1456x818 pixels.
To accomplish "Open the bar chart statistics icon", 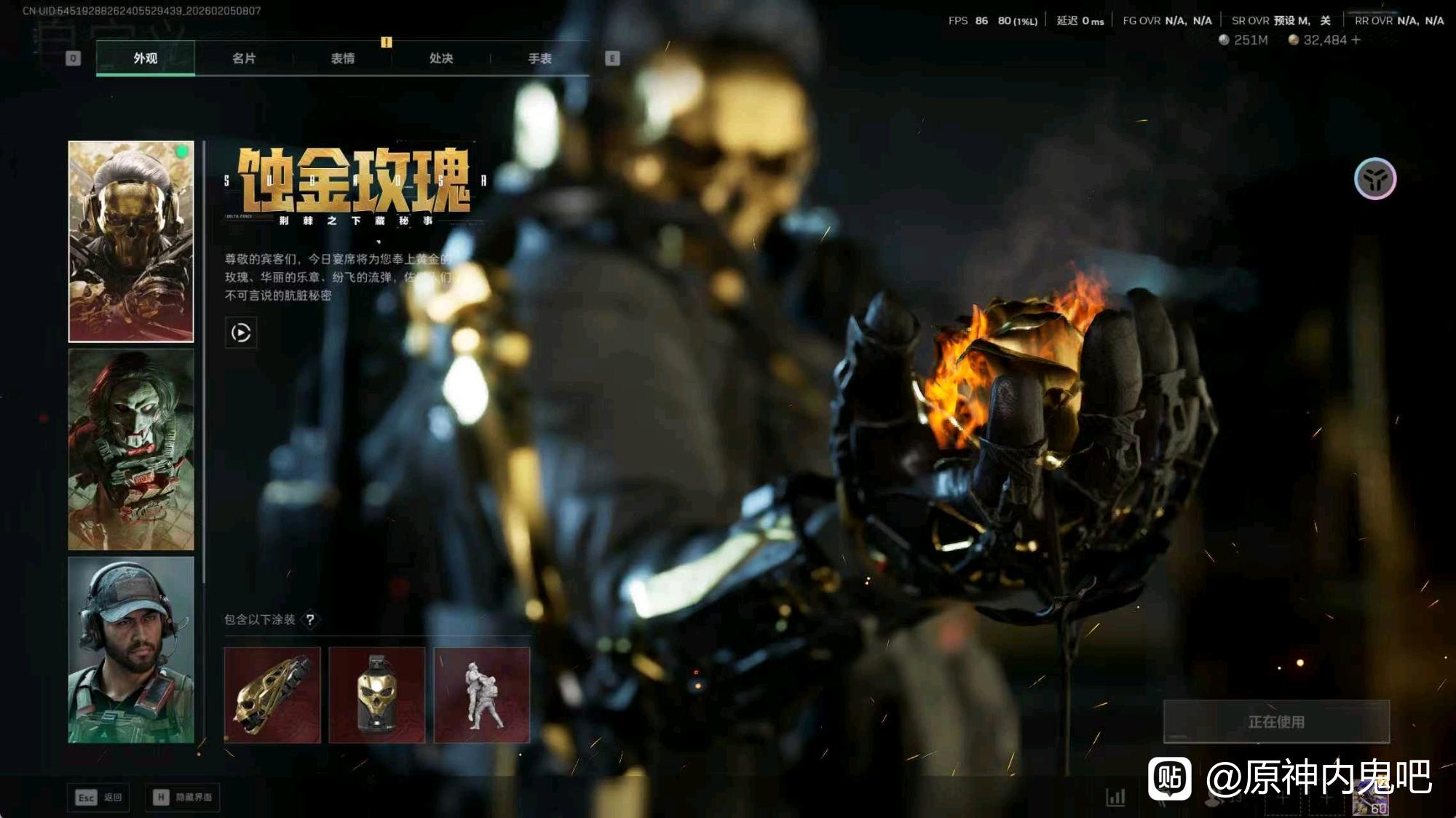I will pyautogui.click(x=1116, y=798).
